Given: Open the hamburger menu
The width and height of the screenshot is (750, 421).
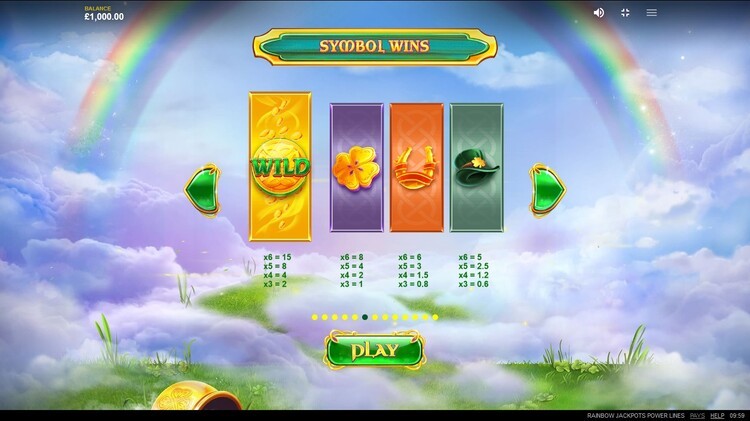Looking at the screenshot, I should [652, 13].
